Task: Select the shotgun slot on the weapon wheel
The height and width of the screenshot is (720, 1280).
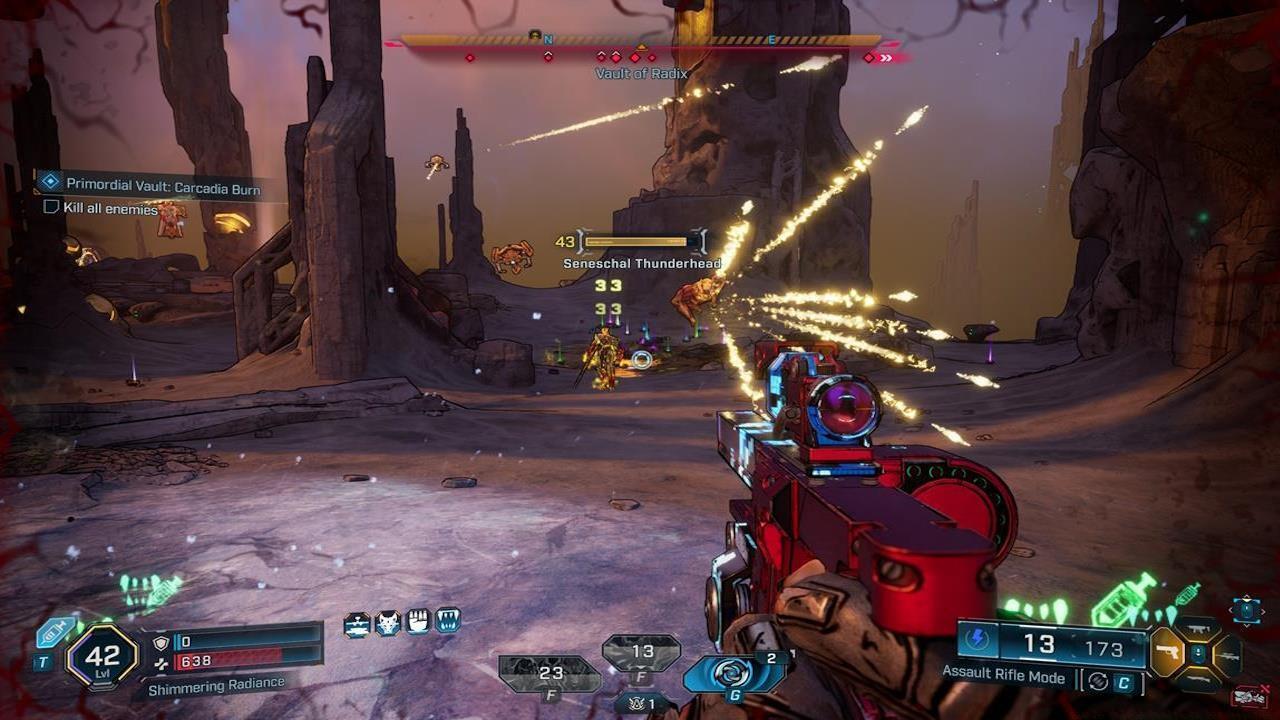Action: pos(1197,679)
